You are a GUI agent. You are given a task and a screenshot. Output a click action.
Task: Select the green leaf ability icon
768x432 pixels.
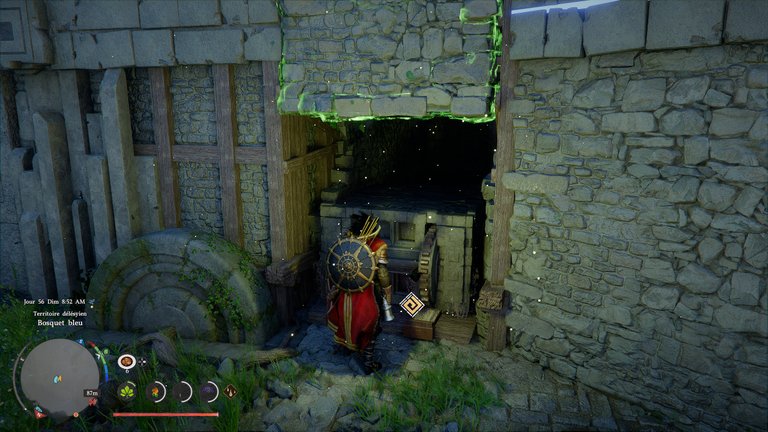pos(128,391)
